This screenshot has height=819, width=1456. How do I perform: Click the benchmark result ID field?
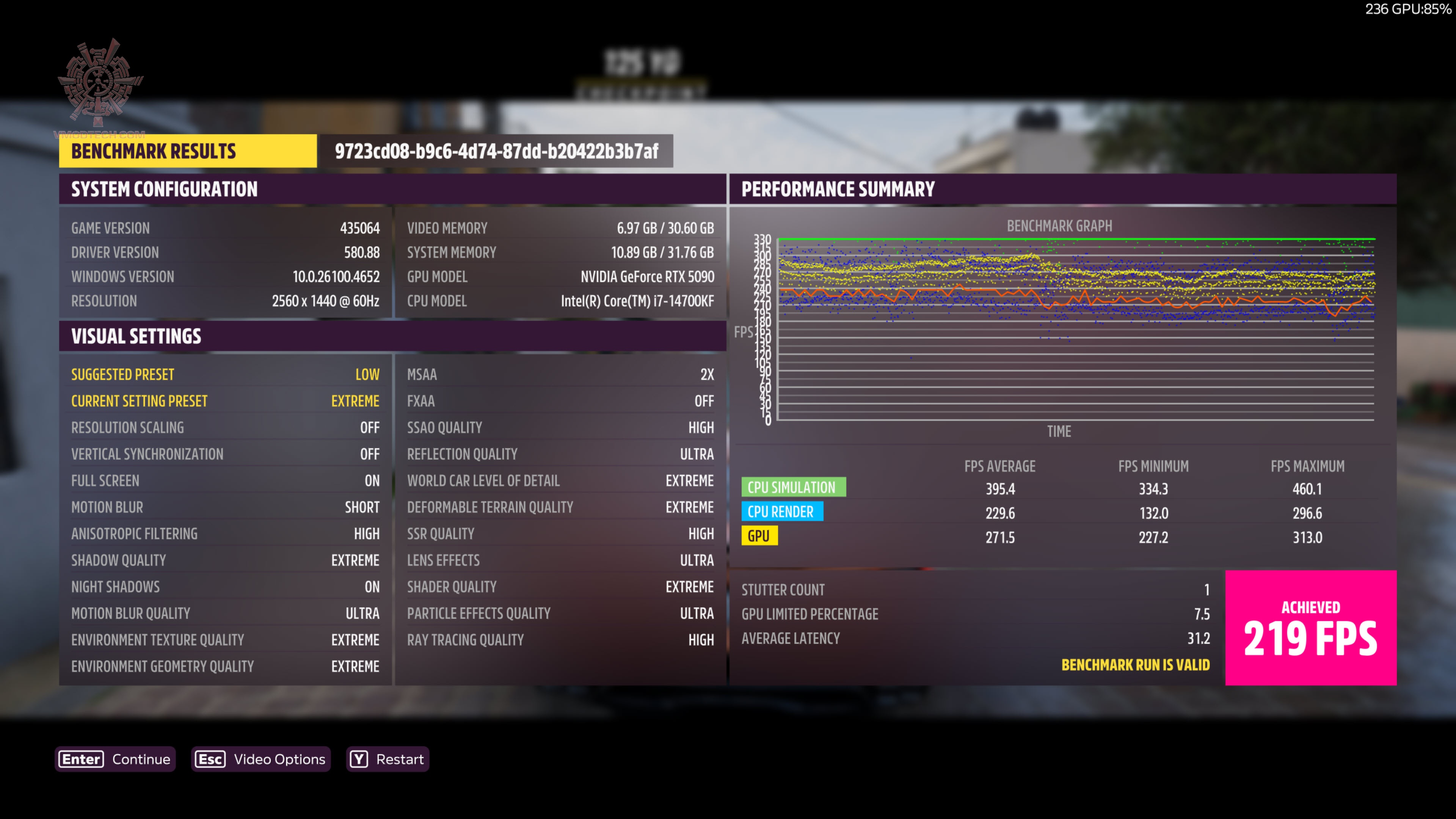click(x=496, y=151)
